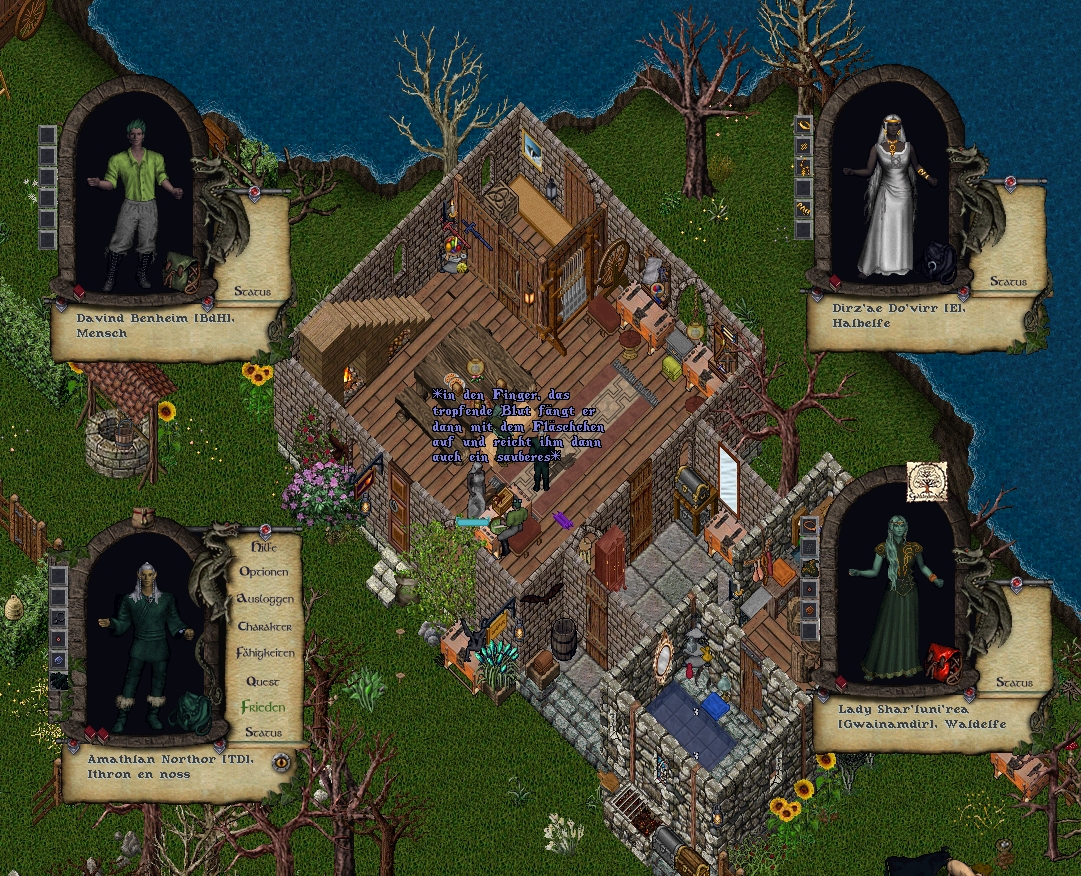The width and height of the screenshot is (1081, 876).
Task: Show Dirz'ae Do'virr's Status
Action: point(1008,282)
